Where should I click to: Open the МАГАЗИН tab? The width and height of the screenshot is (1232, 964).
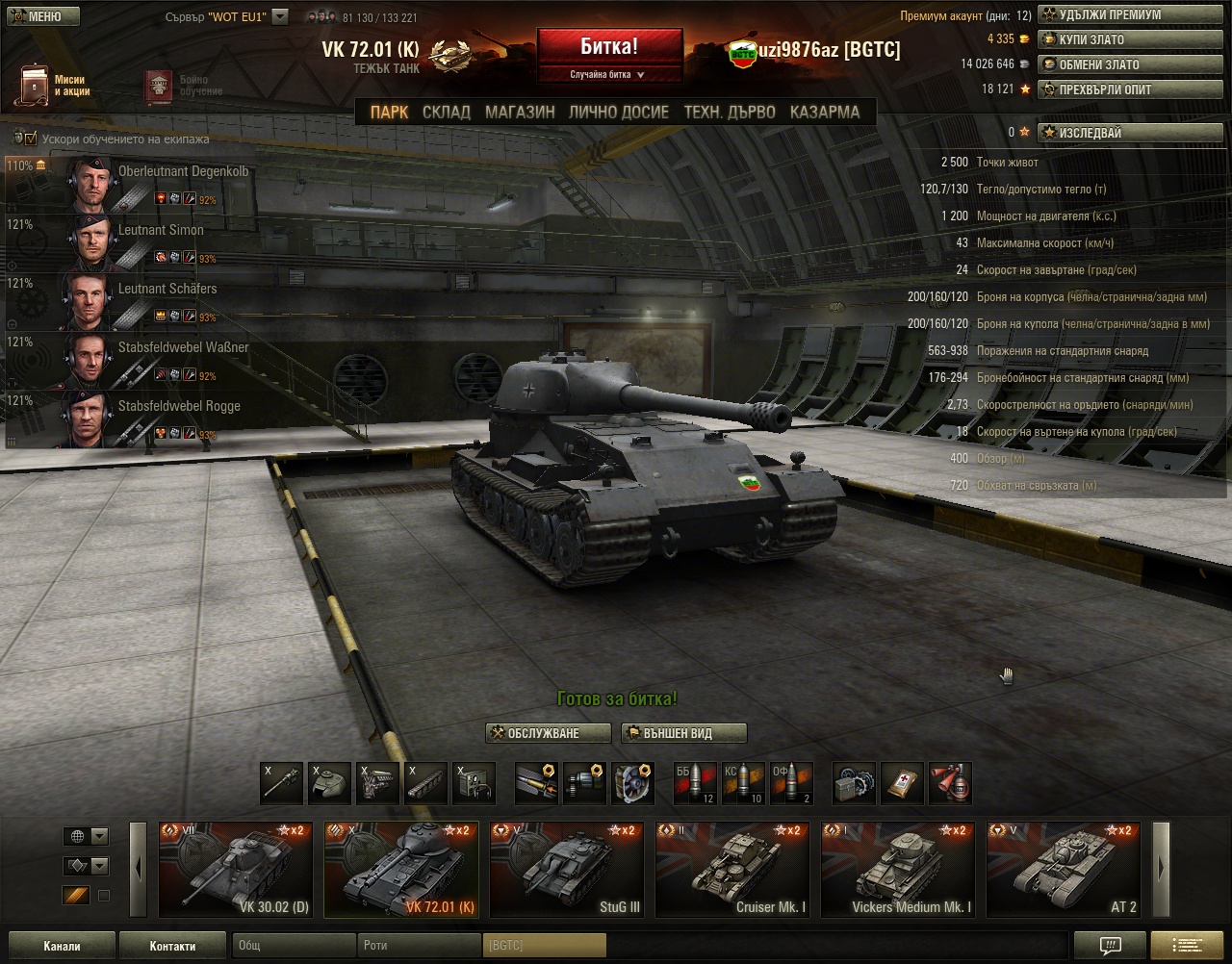click(520, 112)
